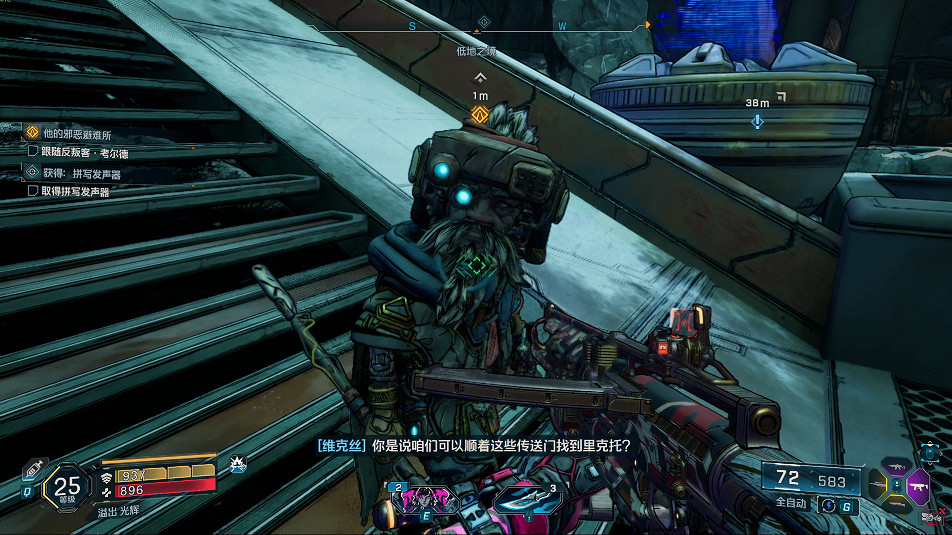
Task: Click the level 25 character badge
Action: click(67, 488)
